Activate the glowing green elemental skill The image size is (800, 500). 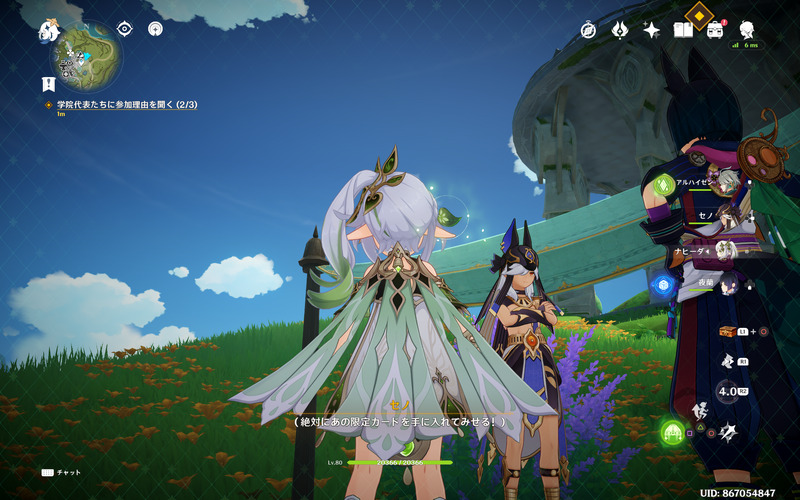tap(672, 432)
